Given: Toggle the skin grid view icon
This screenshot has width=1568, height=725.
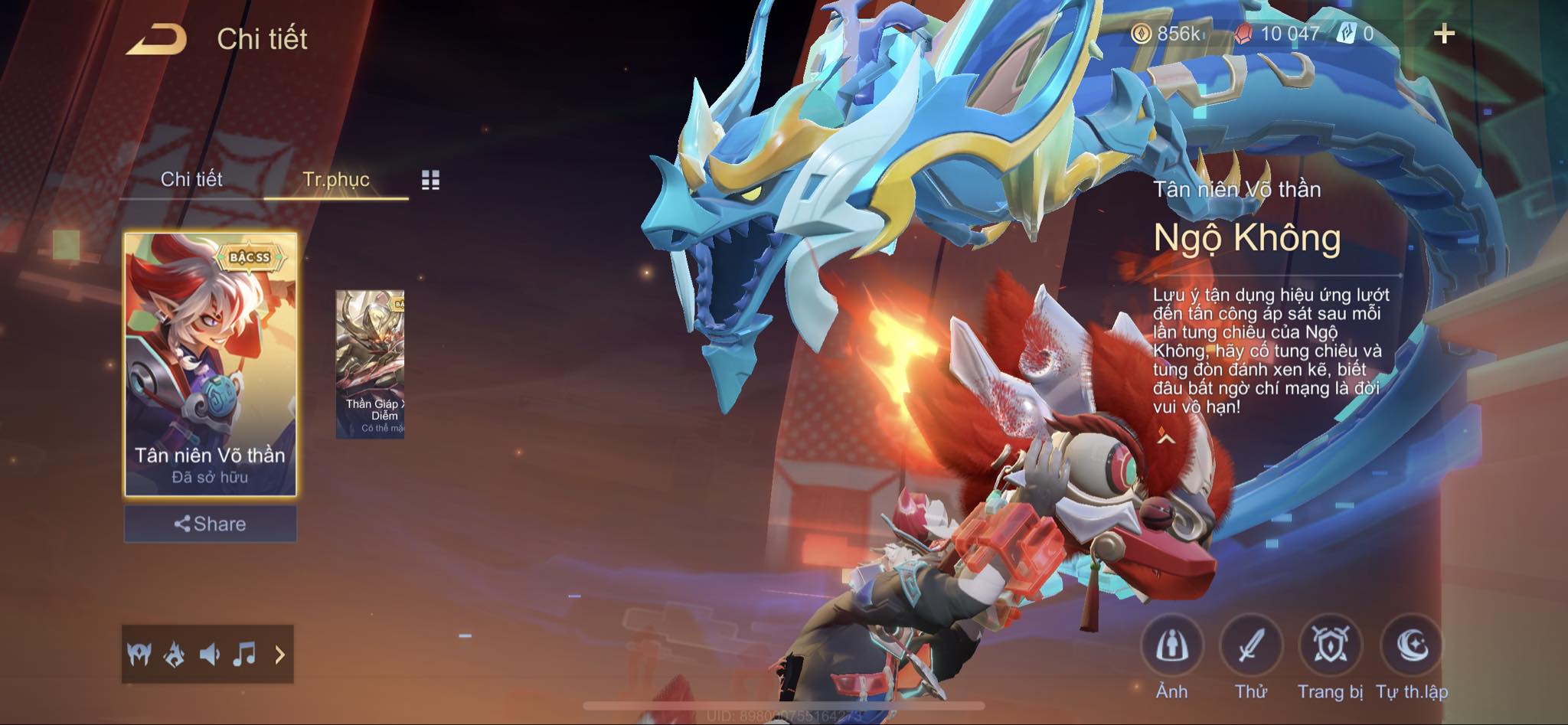Looking at the screenshot, I should (x=430, y=180).
